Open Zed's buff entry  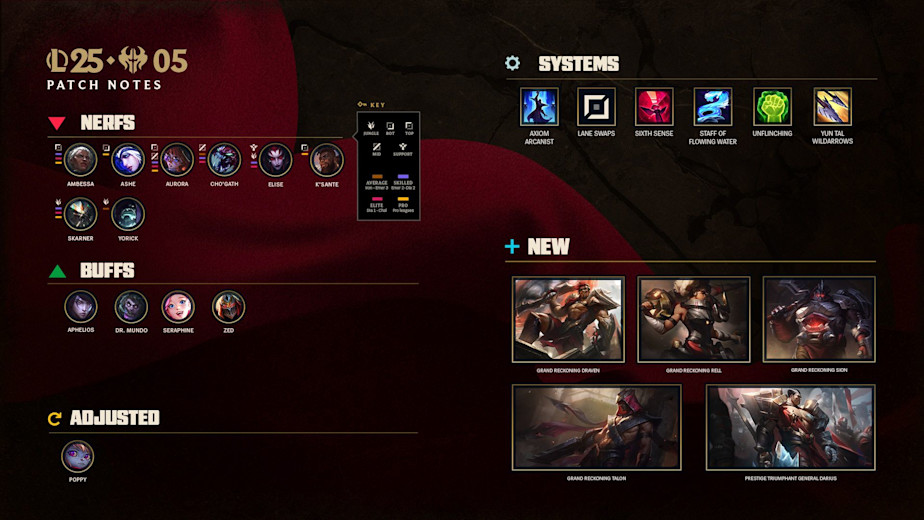coord(228,307)
